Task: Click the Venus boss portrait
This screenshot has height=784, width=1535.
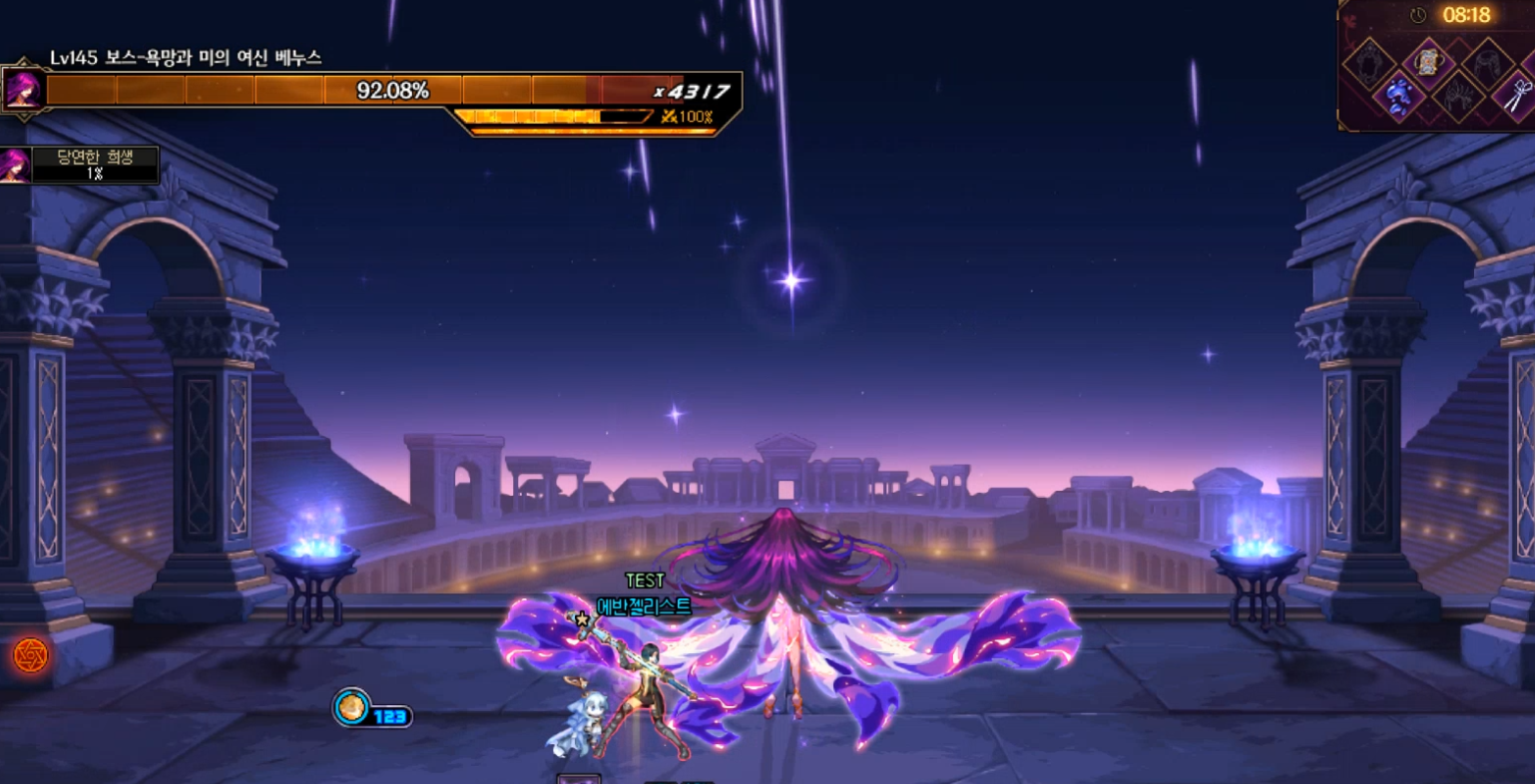Action: 23,90
